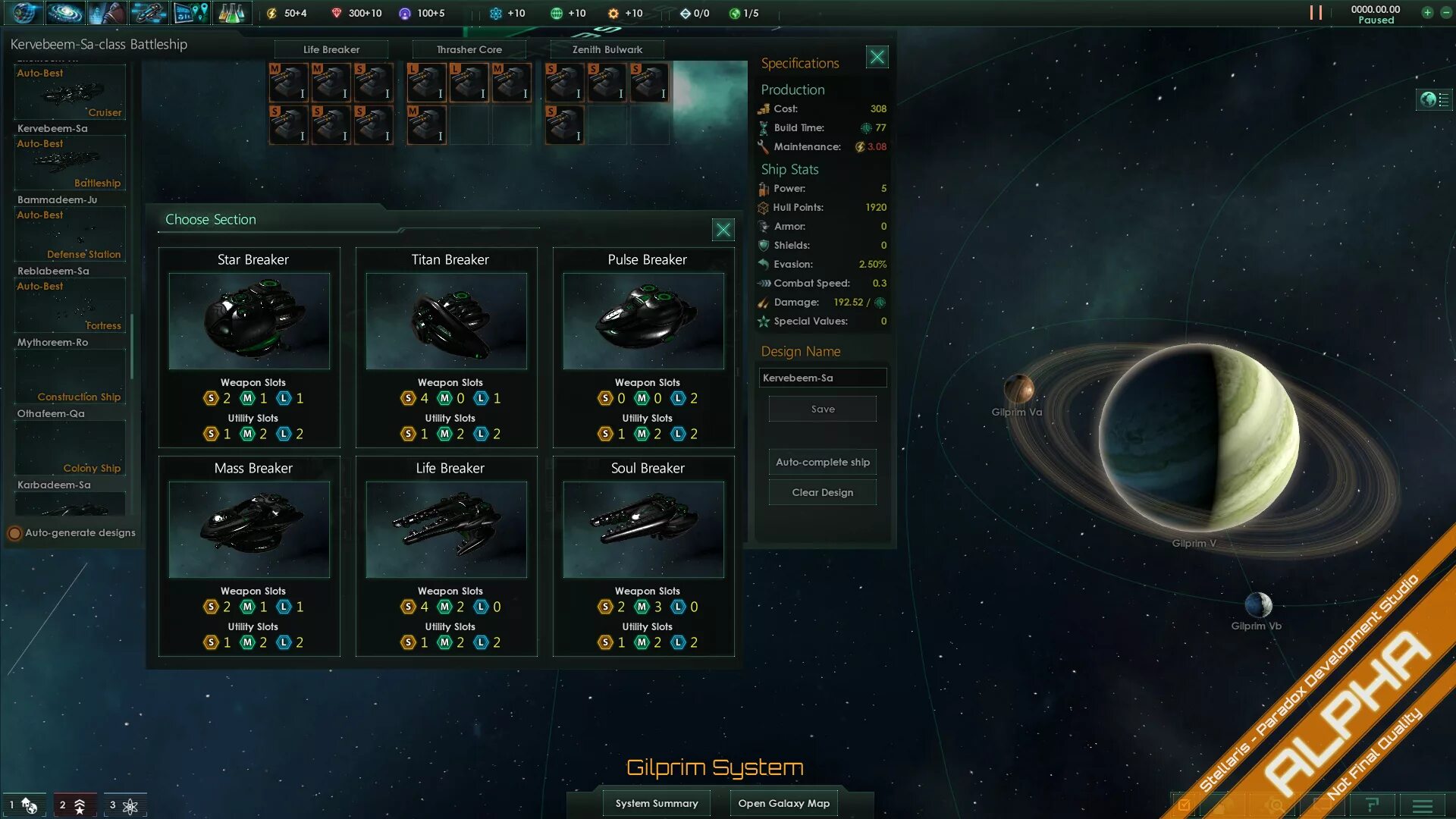
Task: Toggle Auto-generate designs
Action: [15, 533]
